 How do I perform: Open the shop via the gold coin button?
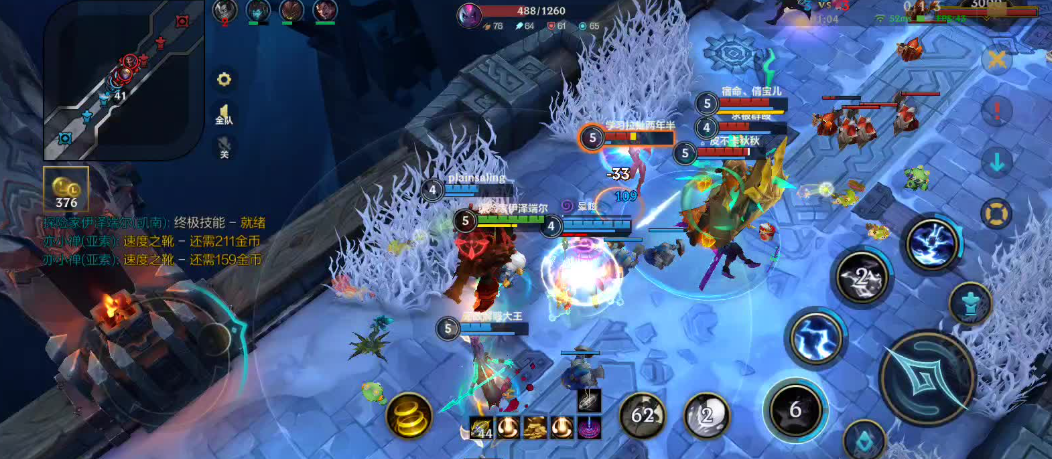point(66,189)
